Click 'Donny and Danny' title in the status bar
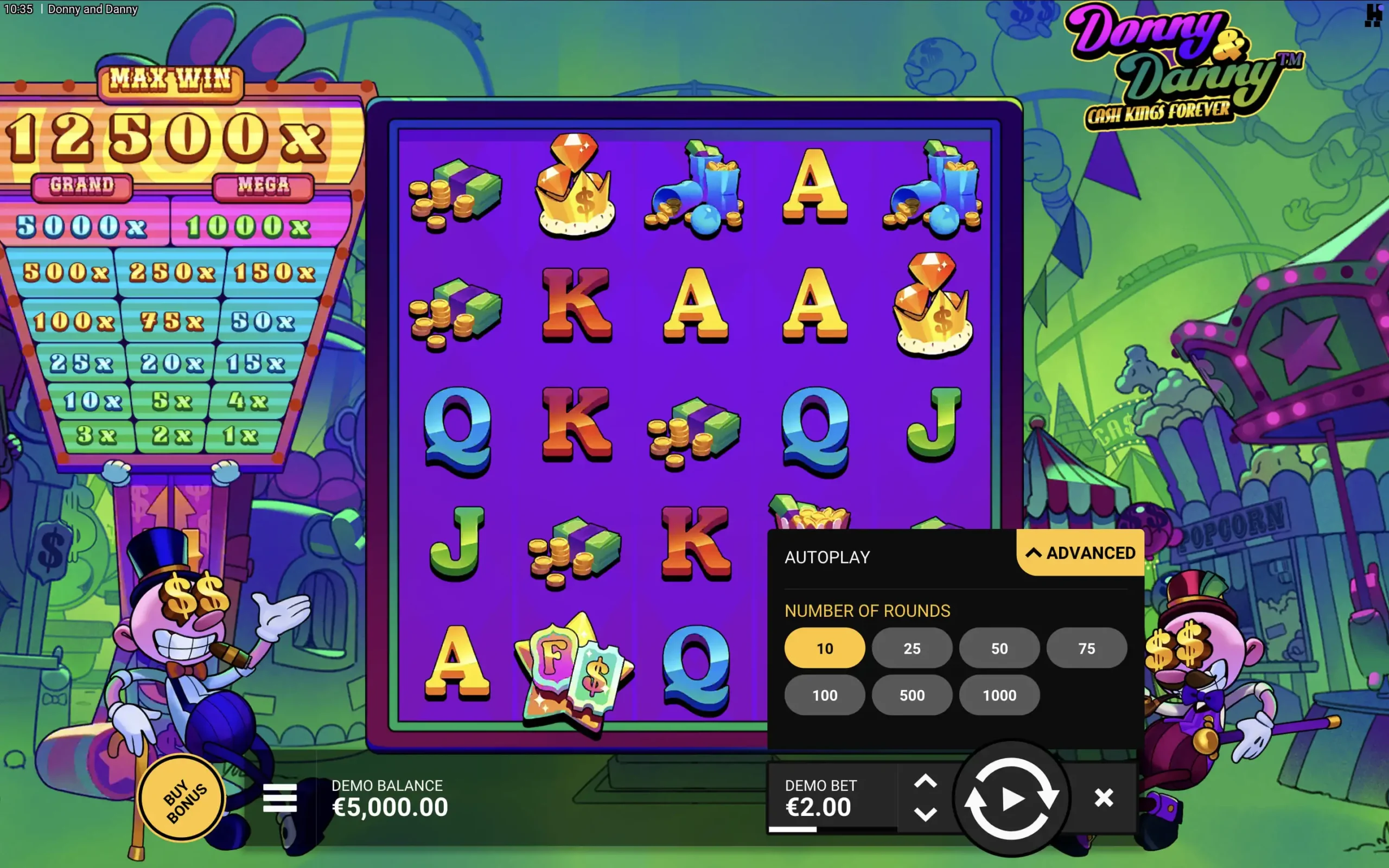This screenshot has height=868, width=1389. (92, 9)
